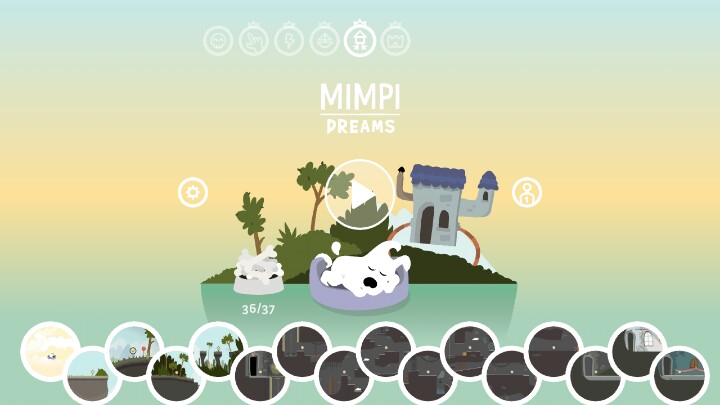The height and width of the screenshot is (405, 720).
Task: Select the last level thumbnail with red rope
Action: pyautogui.click(x=680, y=375)
